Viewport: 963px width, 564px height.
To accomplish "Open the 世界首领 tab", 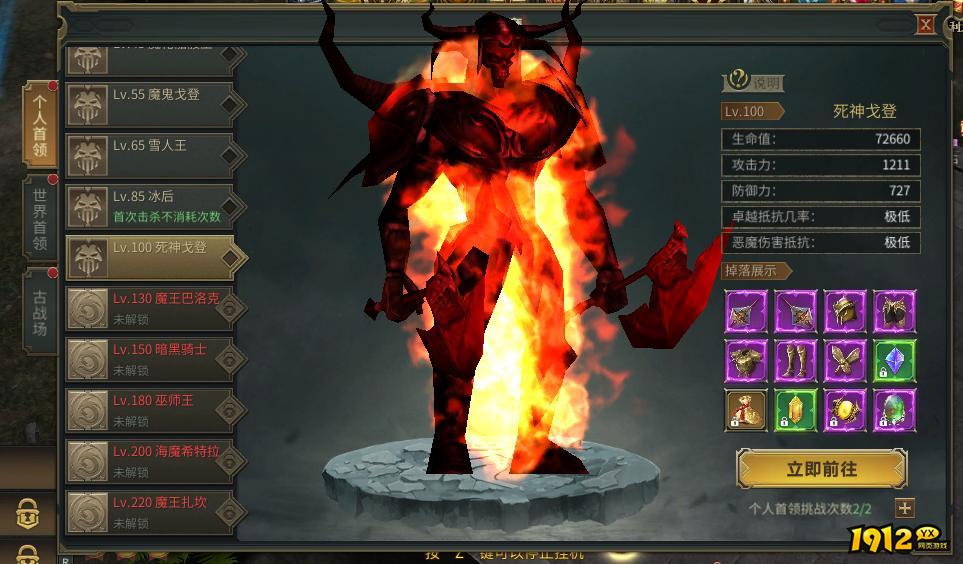I will (40, 220).
